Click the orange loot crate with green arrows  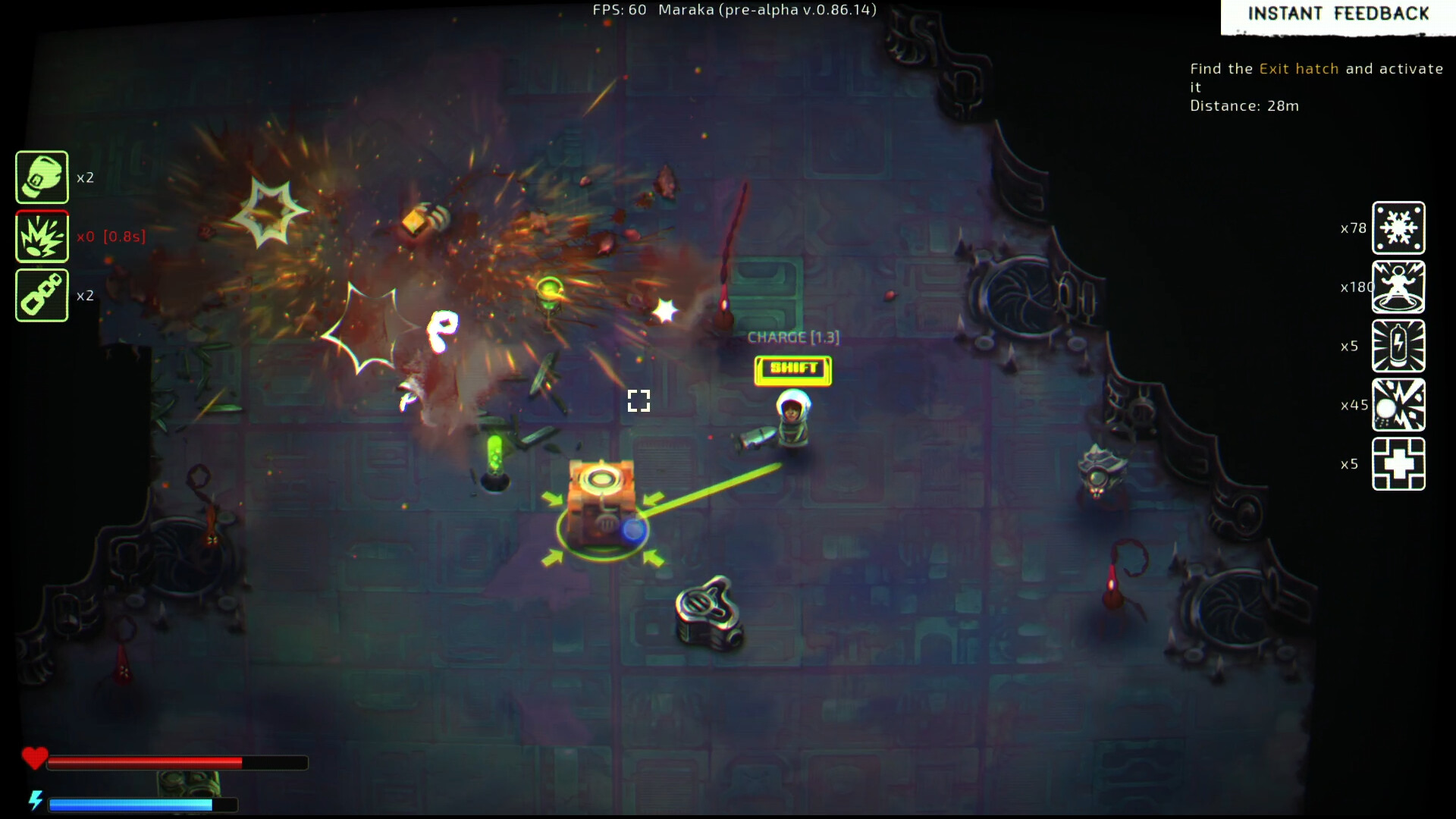(x=603, y=500)
